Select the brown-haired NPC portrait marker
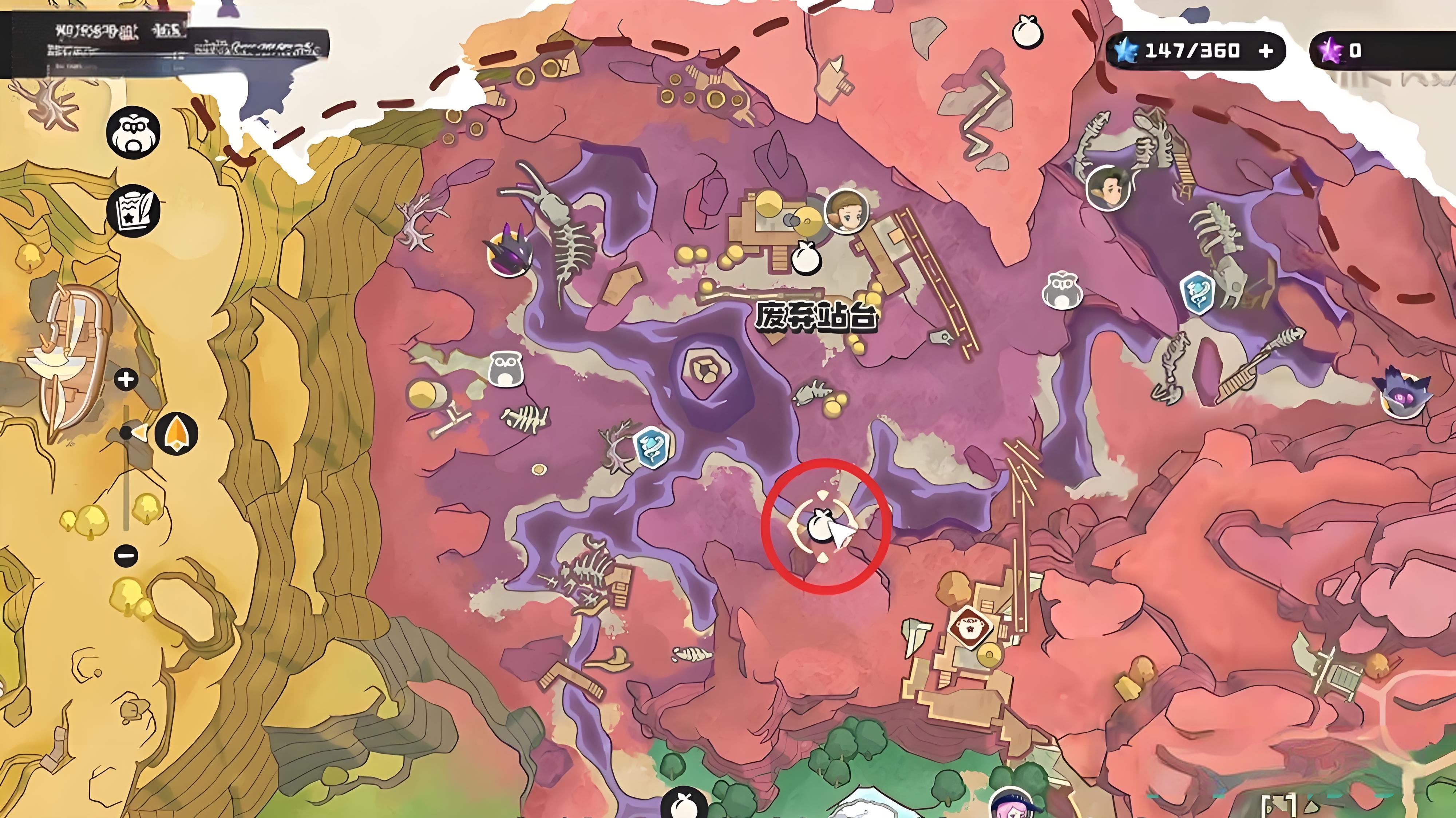Image resolution: width=1456 pixels, height=818 pixels. pos(846,211)
